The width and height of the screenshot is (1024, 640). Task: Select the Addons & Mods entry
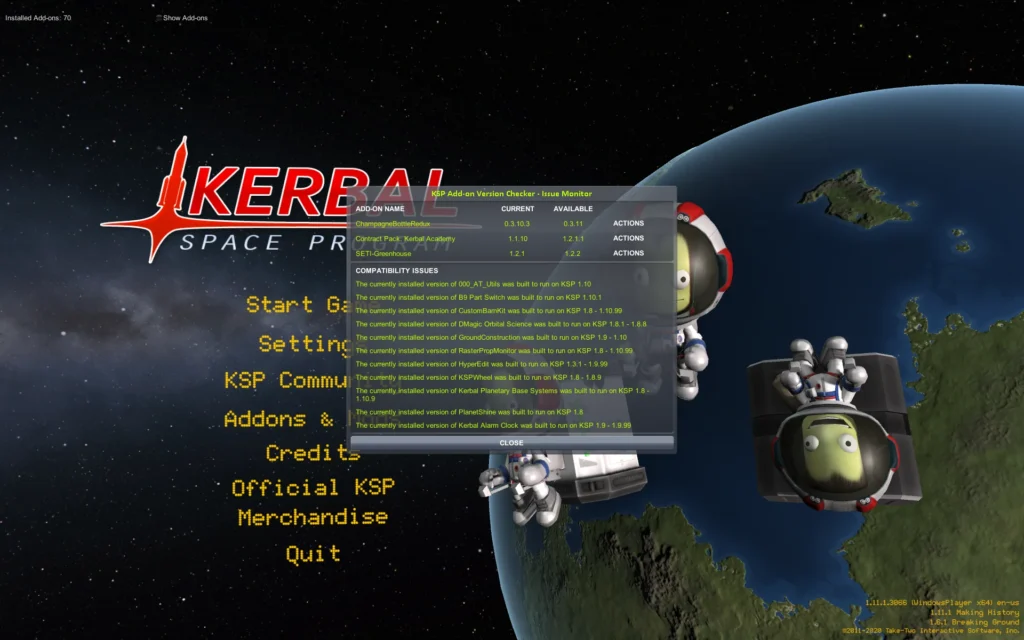[x=282, y=419]
